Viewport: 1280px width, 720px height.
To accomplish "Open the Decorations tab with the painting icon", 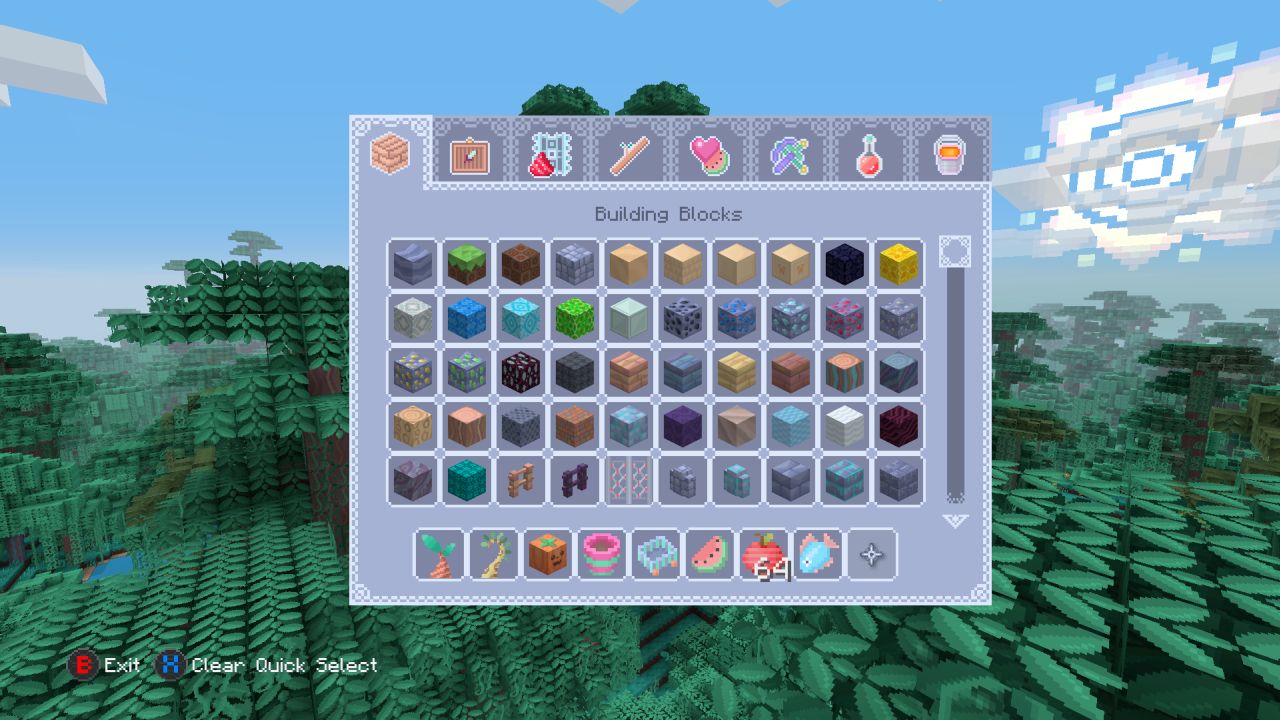I will point(469,156).
